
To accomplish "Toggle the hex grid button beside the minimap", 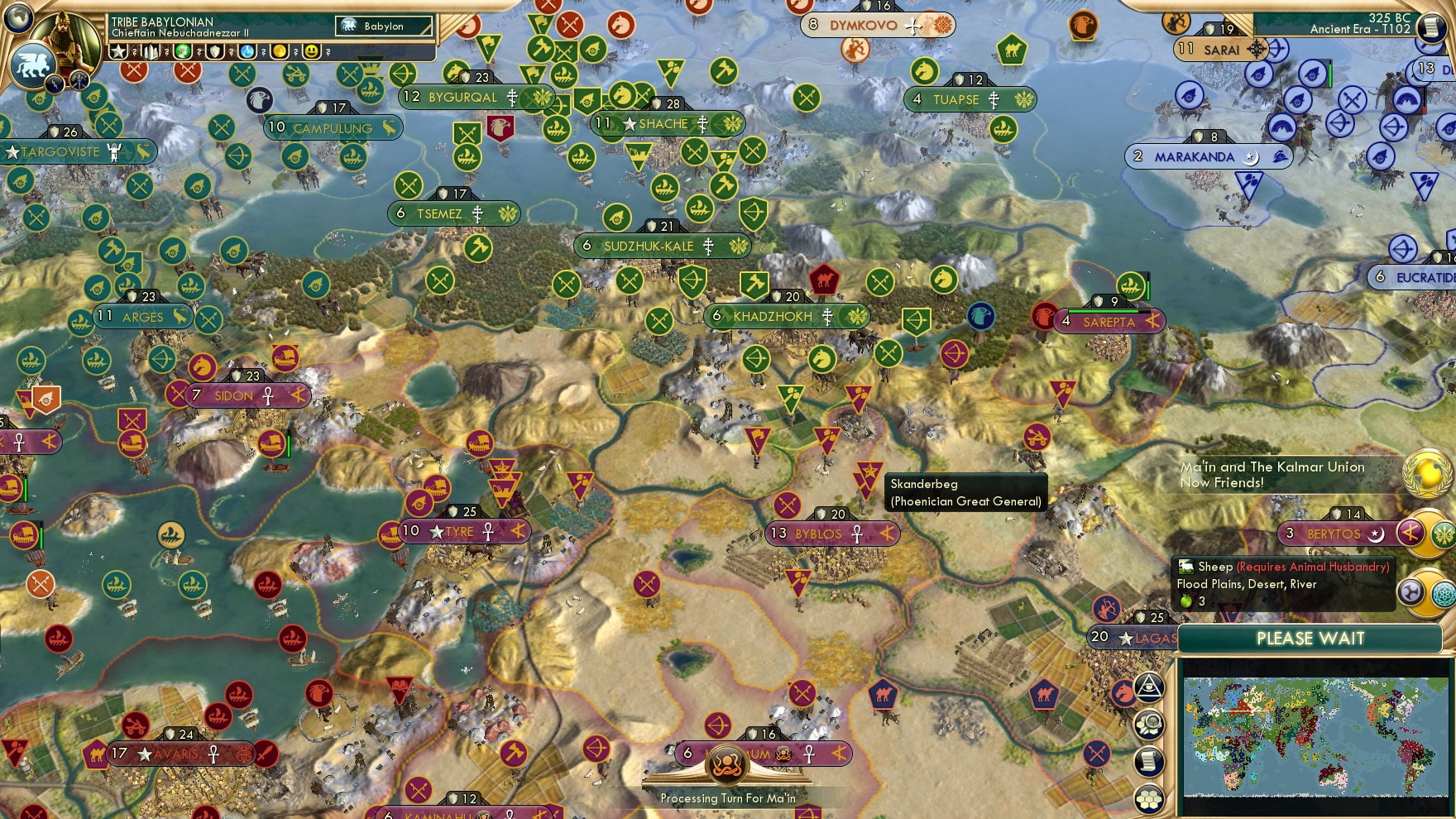I will [1148, 797].
